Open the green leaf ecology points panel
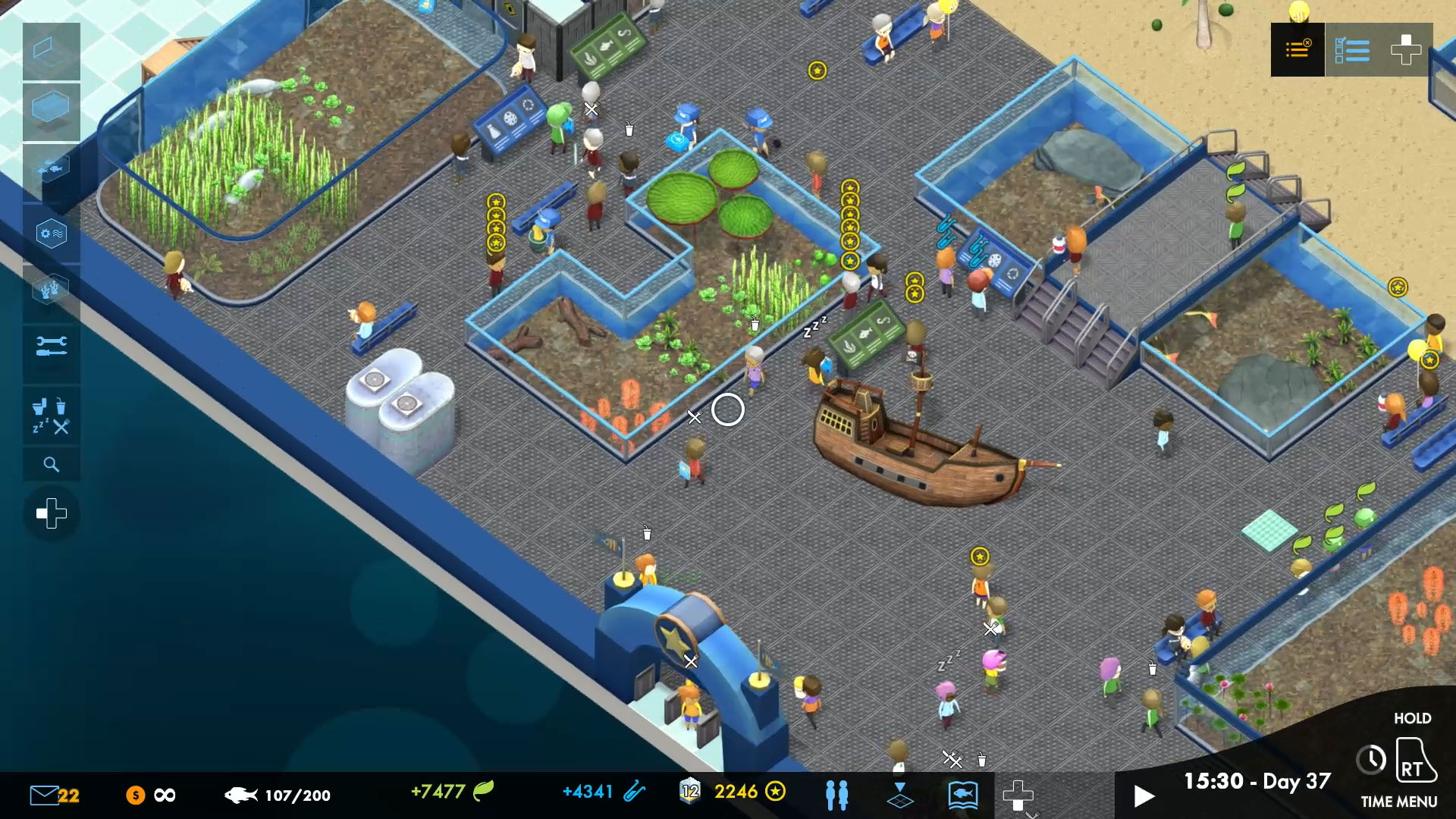The image size is (1456, 819). pos(452,792)
